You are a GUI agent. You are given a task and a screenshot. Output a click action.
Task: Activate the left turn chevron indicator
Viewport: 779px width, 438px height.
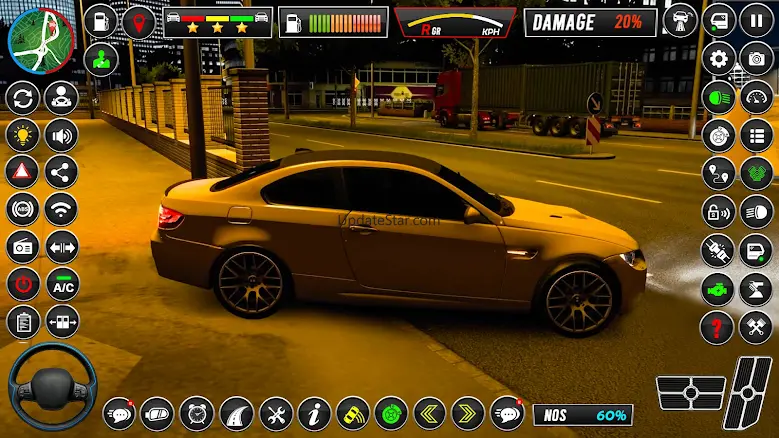[430, 412]
